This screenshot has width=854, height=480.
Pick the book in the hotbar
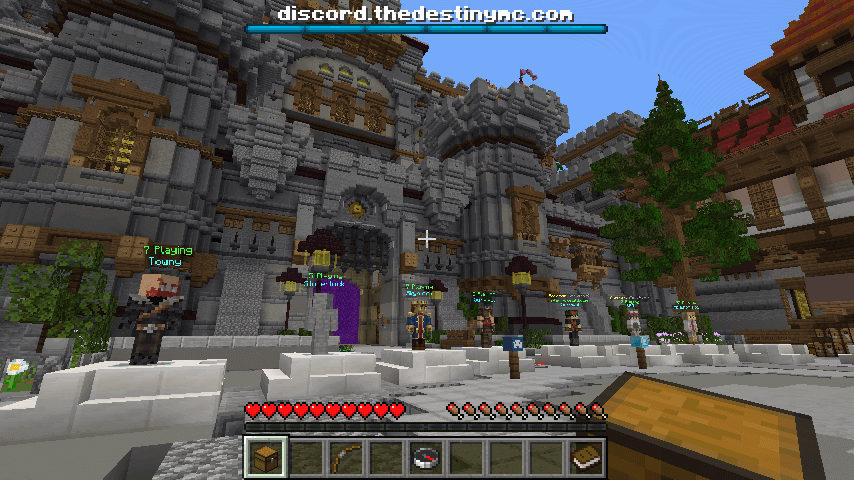tap(586, 458)
